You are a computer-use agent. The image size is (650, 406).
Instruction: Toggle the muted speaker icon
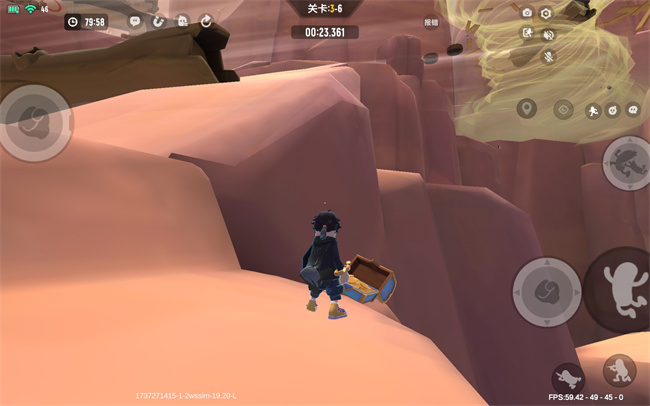tap(548, 34)
